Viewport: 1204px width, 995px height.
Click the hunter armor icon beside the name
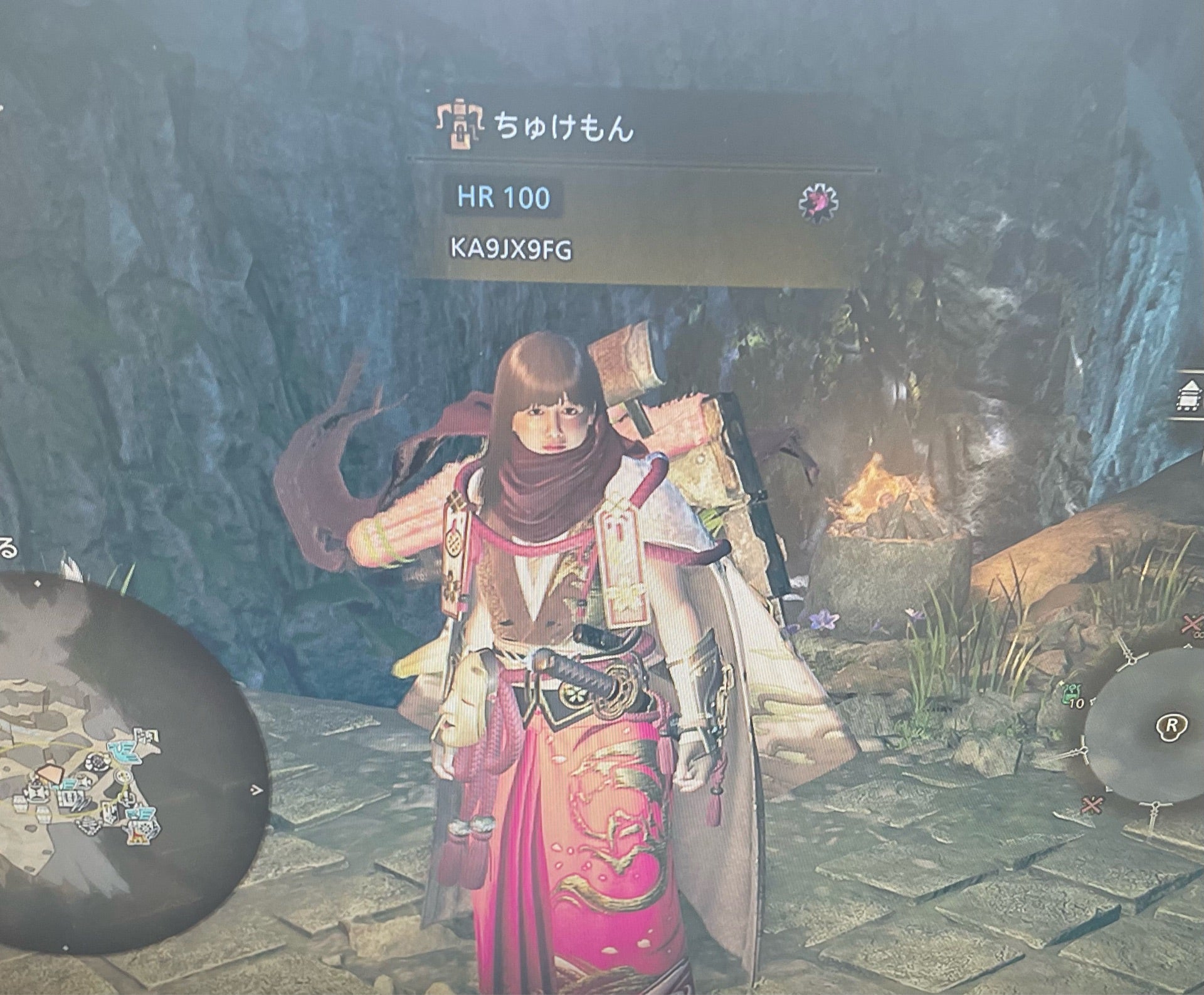point(459,124)
